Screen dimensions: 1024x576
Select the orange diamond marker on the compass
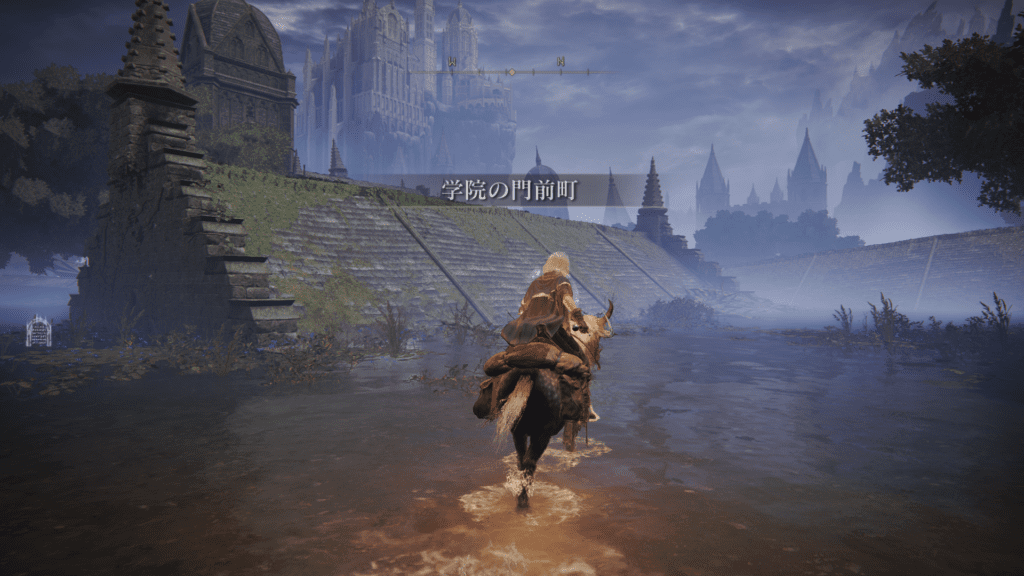(x=511, y=72)
